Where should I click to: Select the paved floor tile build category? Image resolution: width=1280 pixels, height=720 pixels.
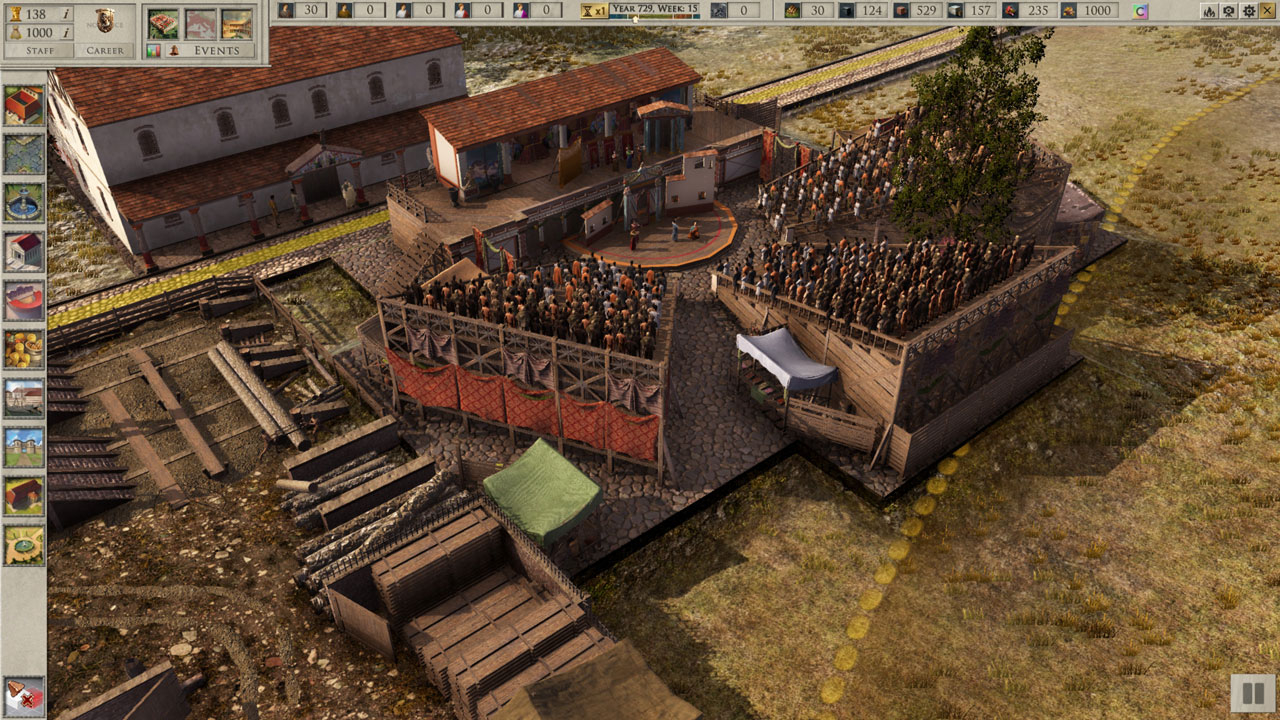[24, 153]
